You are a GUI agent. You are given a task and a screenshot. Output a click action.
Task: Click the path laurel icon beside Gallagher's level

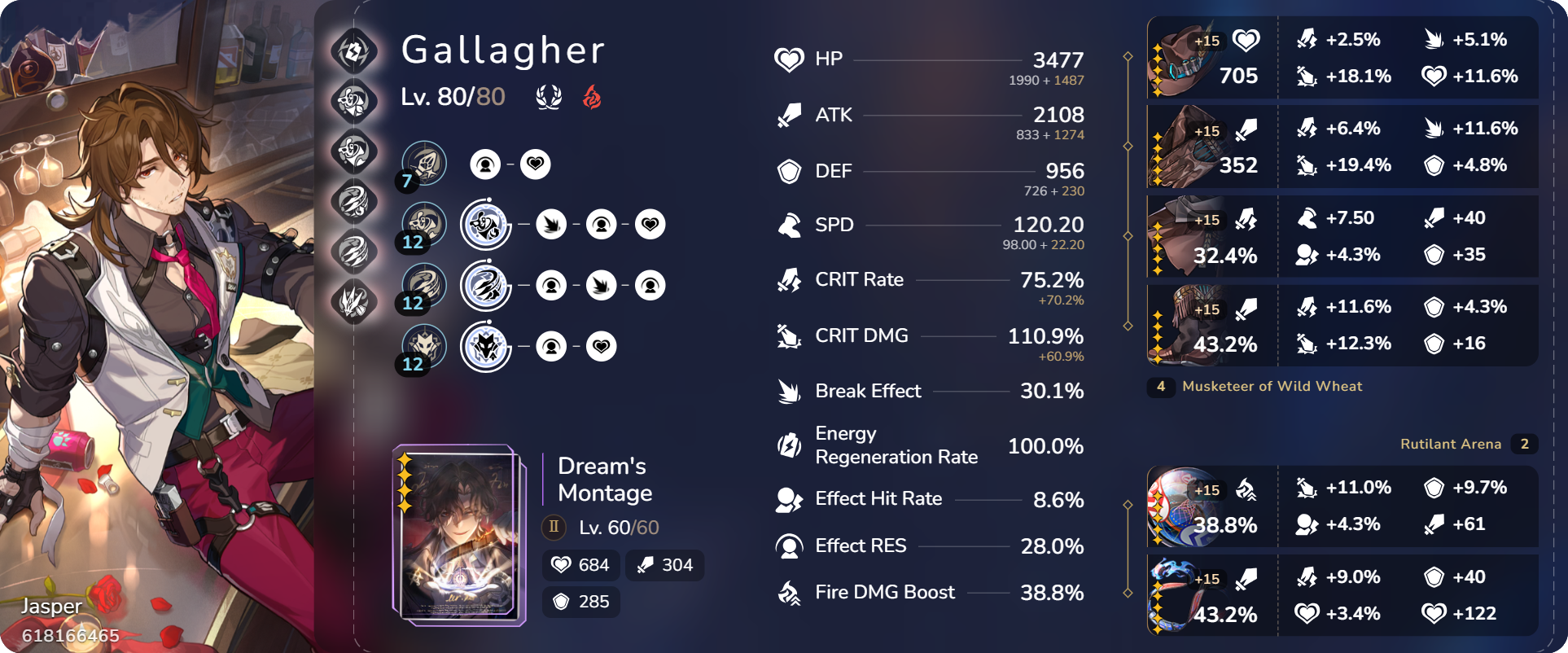(550, 96)
